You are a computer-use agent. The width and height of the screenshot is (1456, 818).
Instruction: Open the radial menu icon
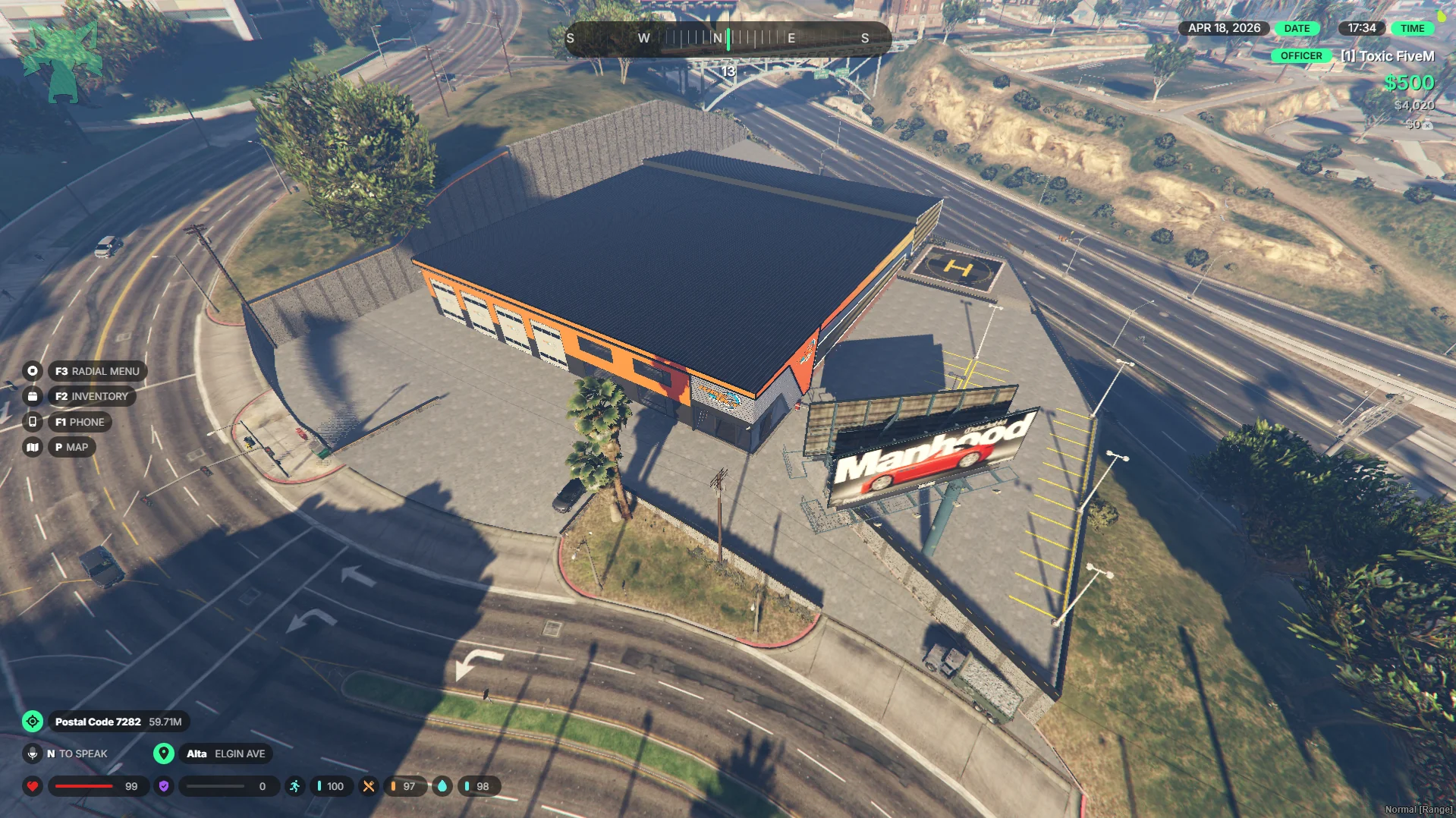pos(32,371)
